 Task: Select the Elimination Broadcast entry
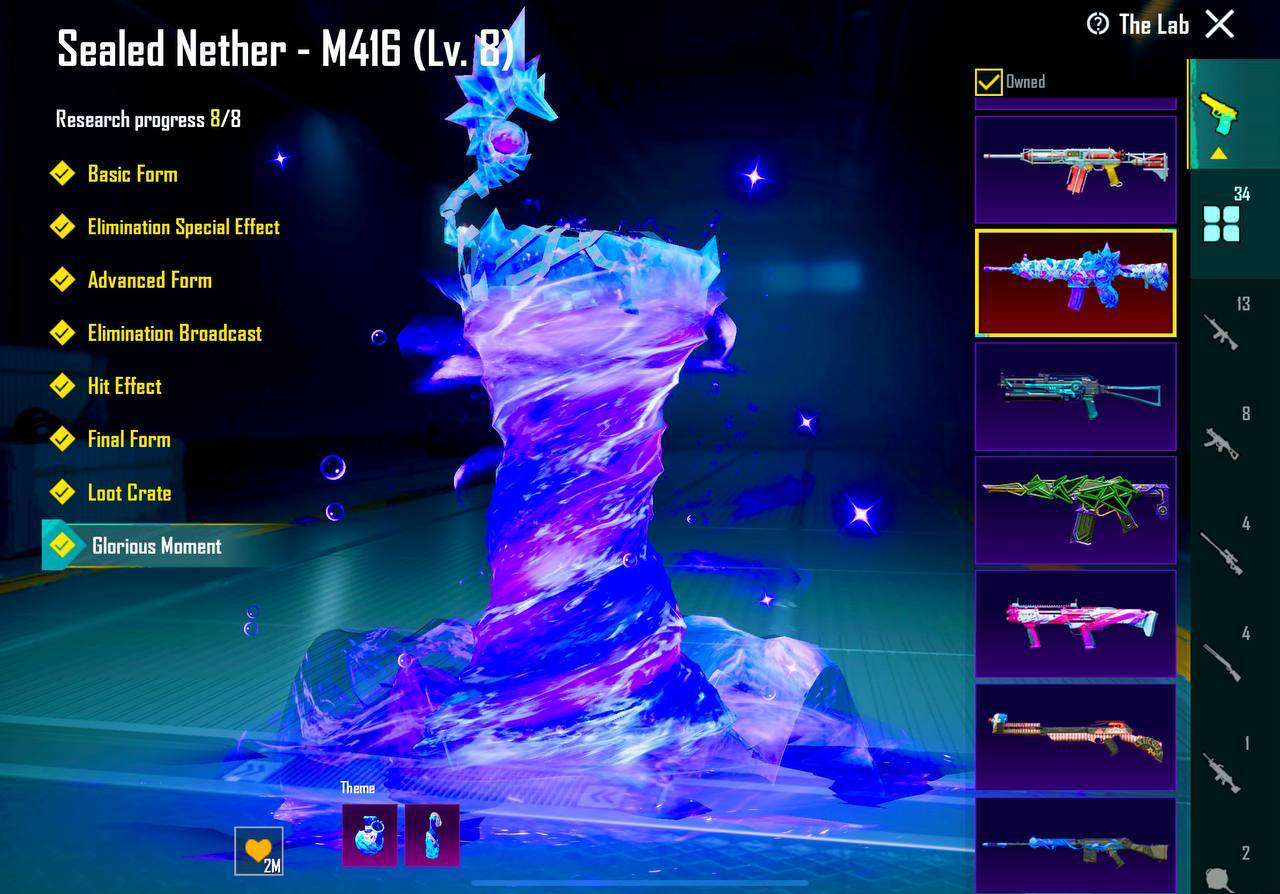[174, 333]
